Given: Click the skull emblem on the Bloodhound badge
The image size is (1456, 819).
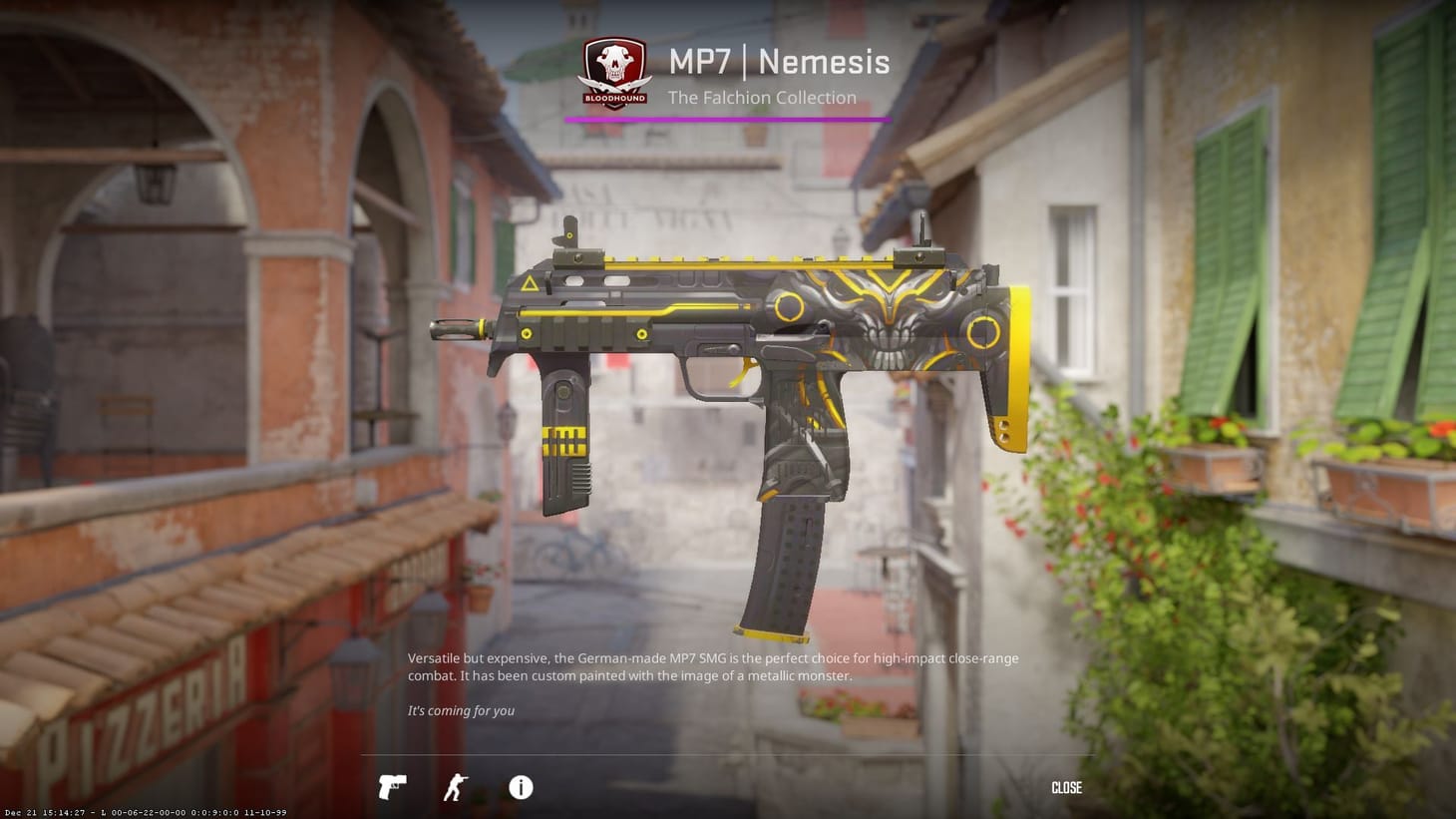Looking at the screenshot, I should [614, 60].
